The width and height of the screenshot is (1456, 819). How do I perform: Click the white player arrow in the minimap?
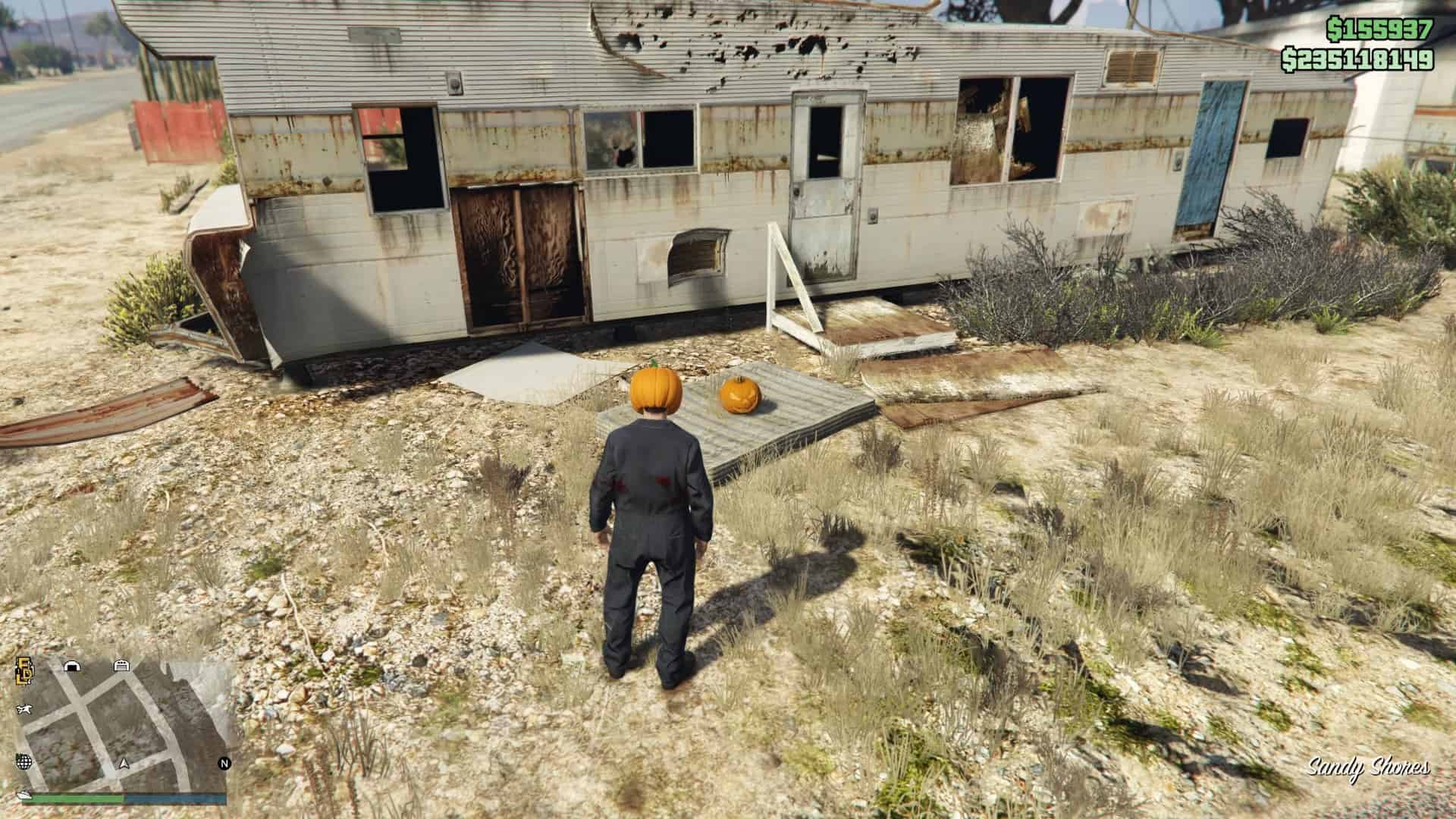[124, 764]
